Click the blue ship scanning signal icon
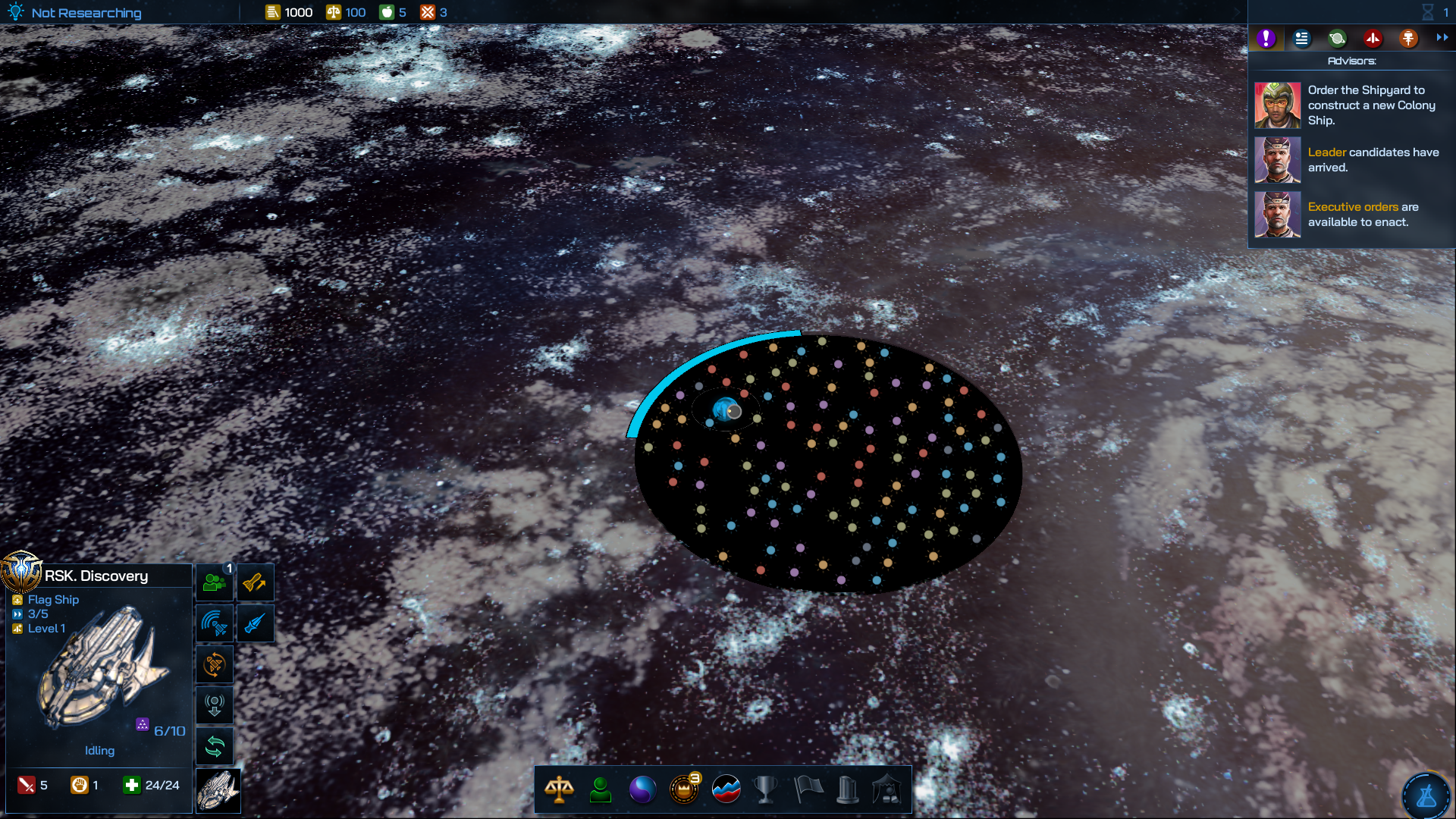 click(x=215, y=623)
